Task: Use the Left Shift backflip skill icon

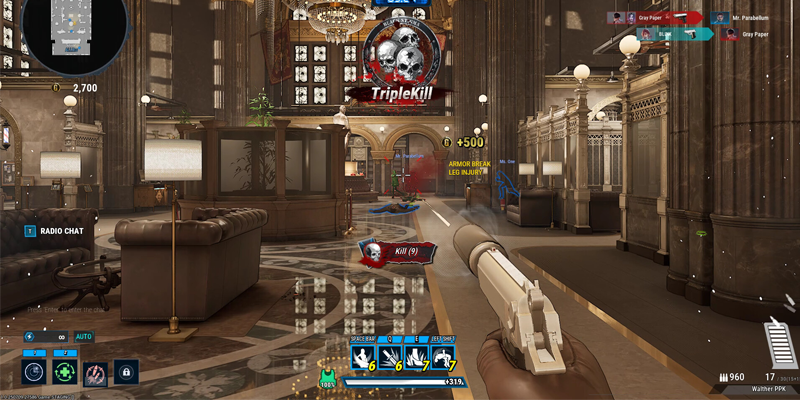Action: click(x=442, y=357)
